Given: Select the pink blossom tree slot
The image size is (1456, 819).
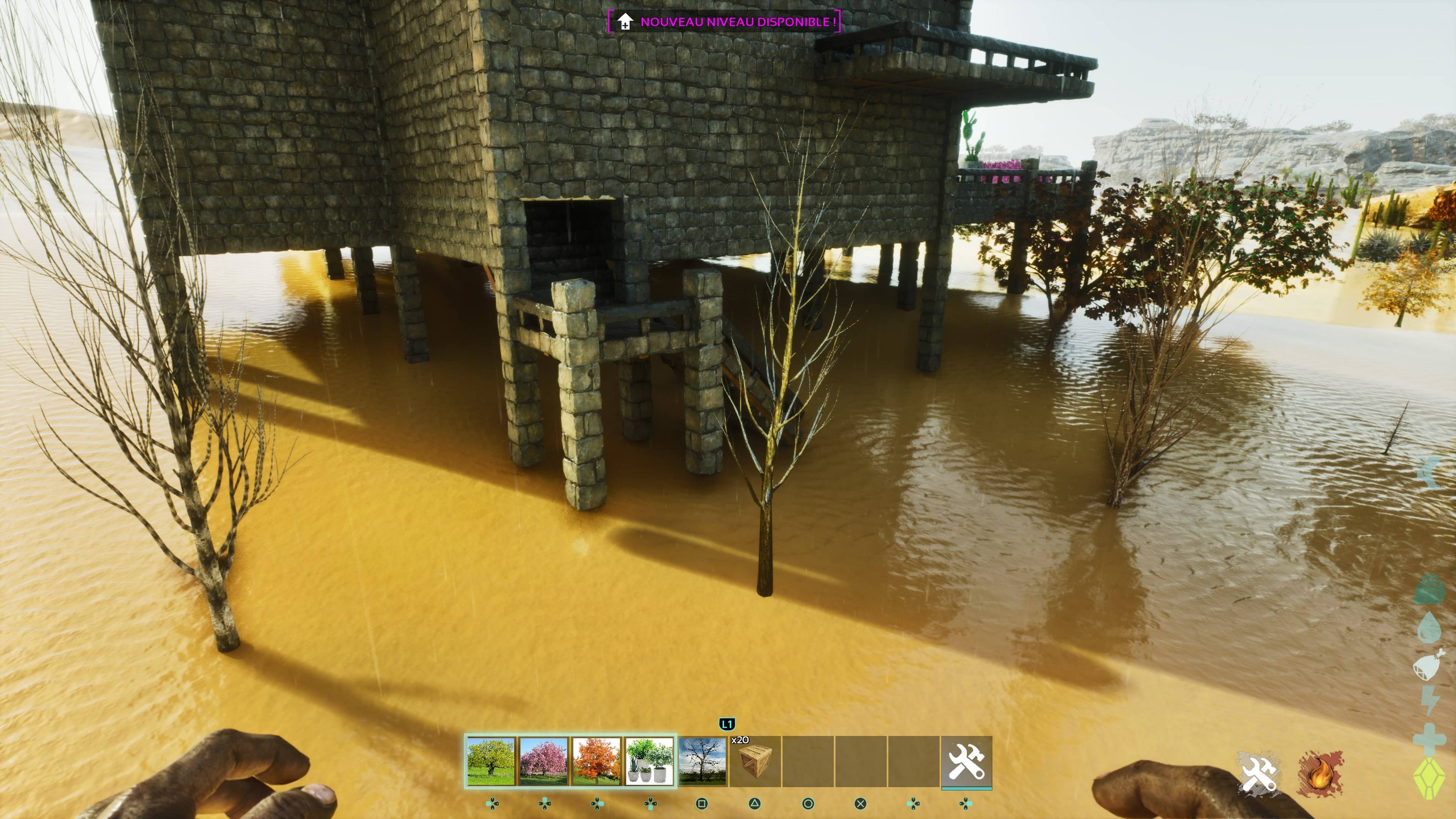Looking at the screenshot, I should [x=543, y=761].
